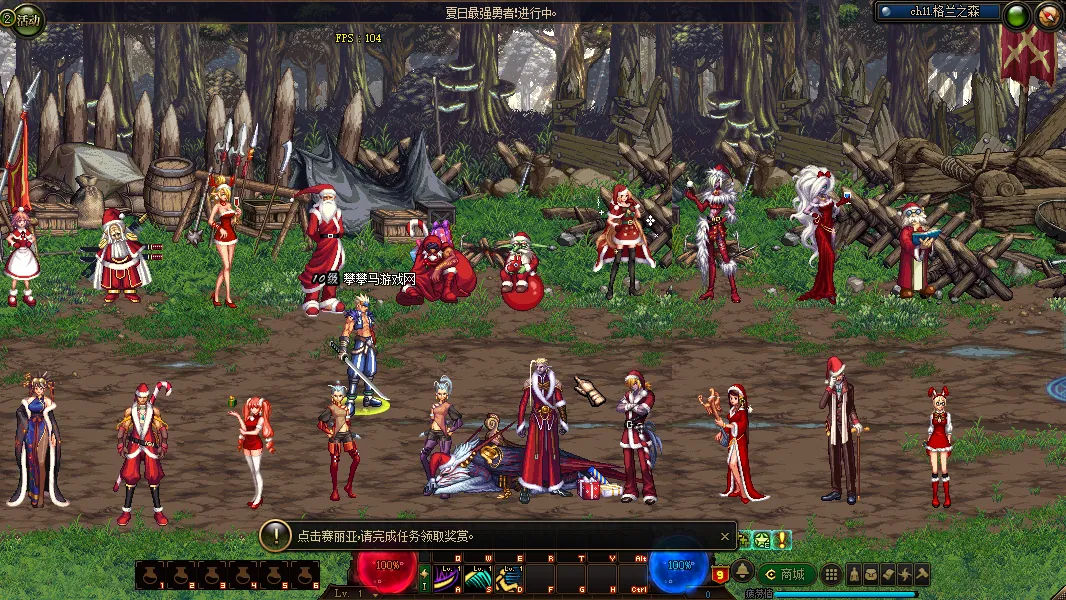Select quick item slot number 1
This screenshot has height=600, width=1066.
click(151, 575)
